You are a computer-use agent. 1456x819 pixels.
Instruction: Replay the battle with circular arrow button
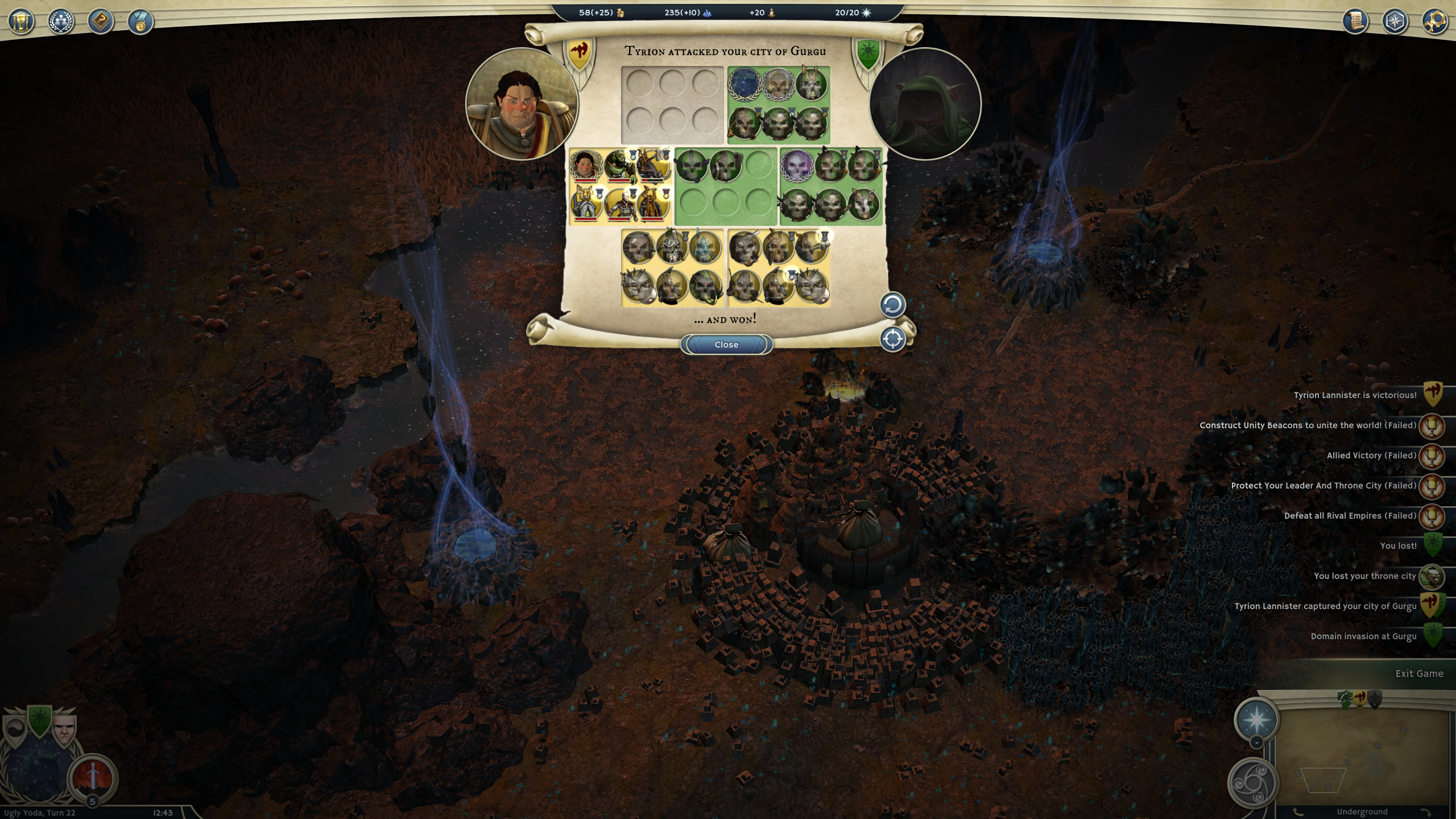pos(892,305)
